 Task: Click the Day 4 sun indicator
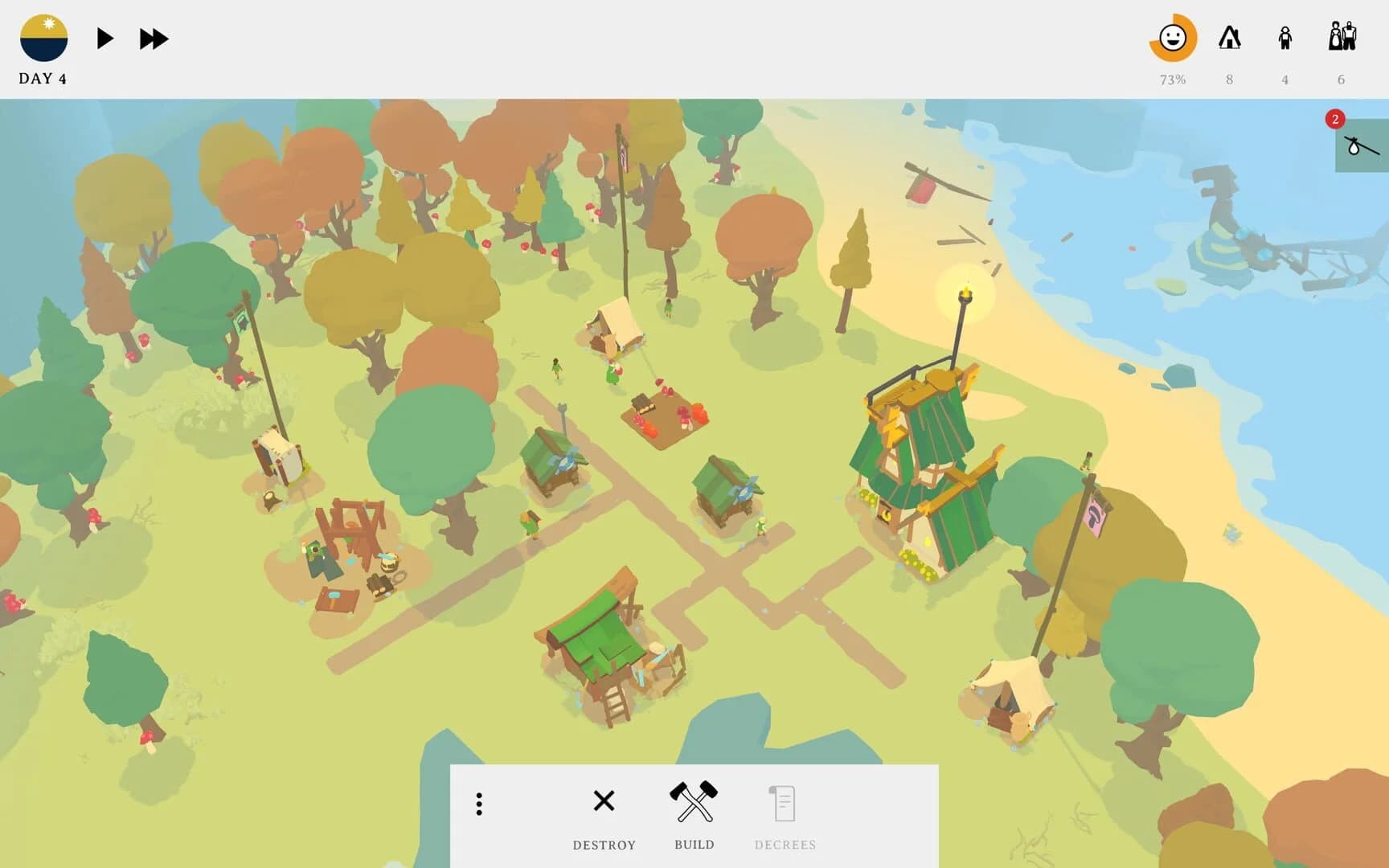pyautogui.click(x=44, y=36)
